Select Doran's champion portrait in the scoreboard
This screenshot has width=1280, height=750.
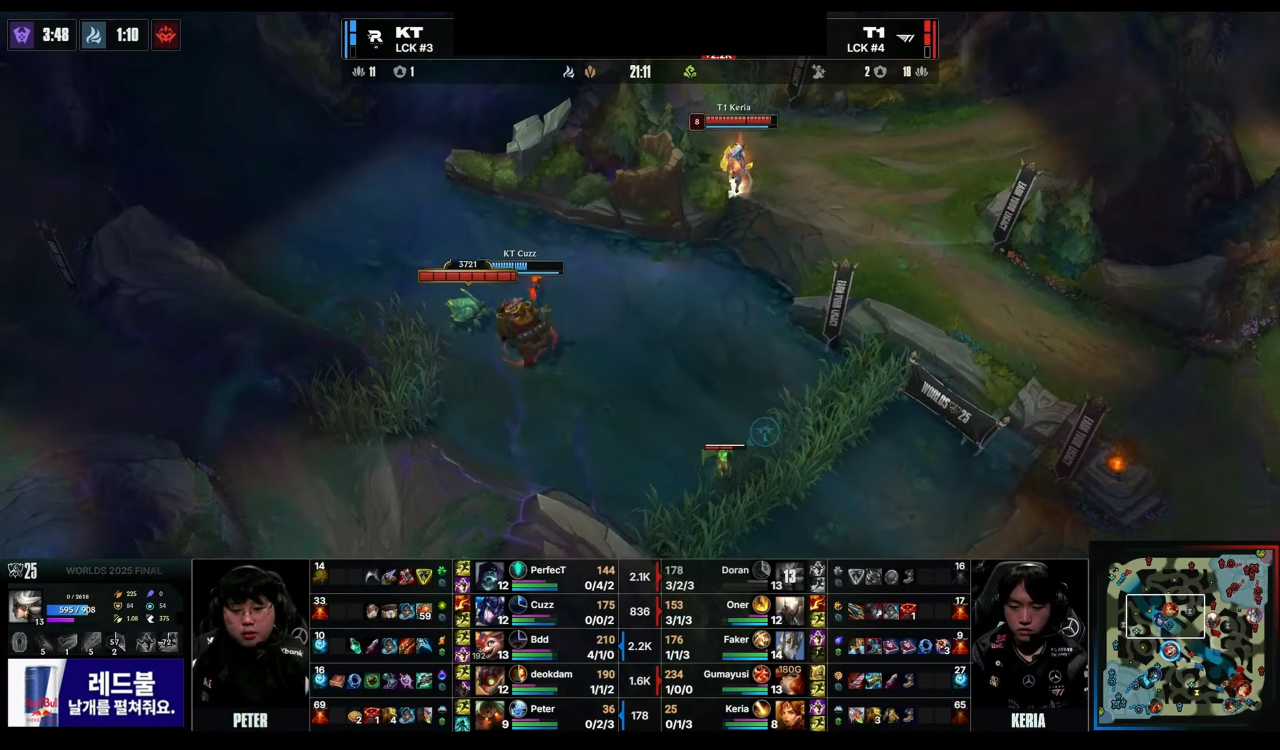tap(789, 576)
